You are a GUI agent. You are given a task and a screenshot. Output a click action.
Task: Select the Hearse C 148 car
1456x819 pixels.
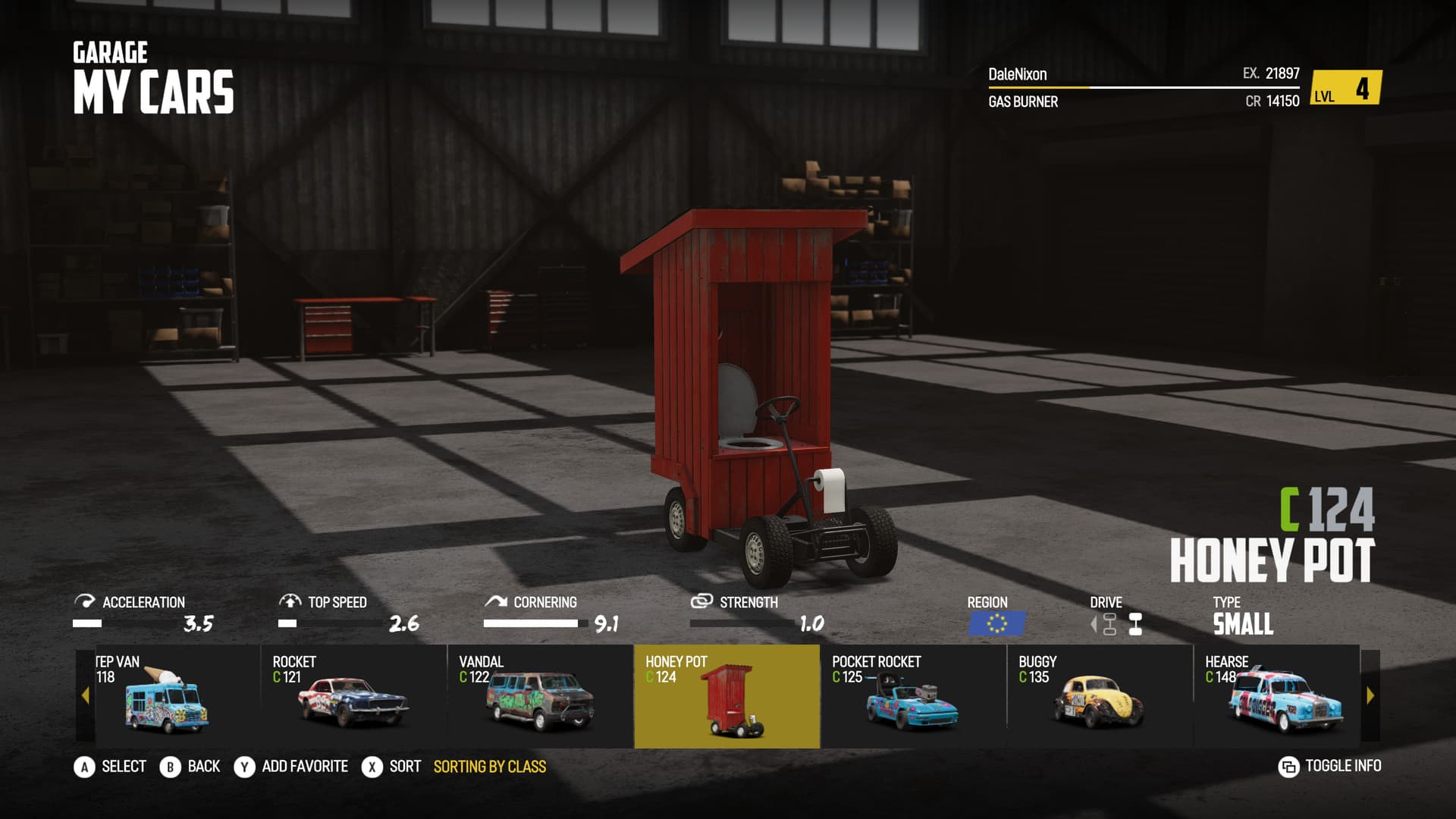(1277, 696)
